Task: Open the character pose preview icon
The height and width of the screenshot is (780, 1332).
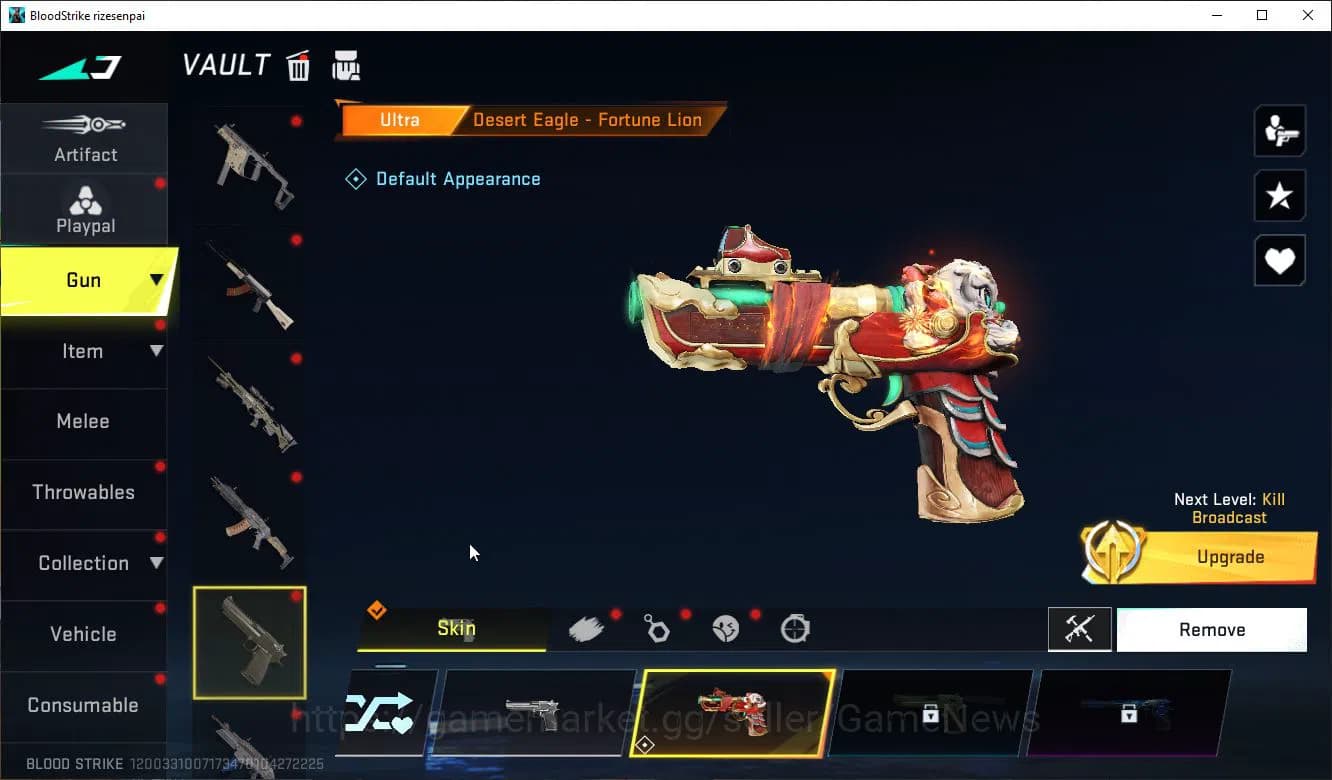Action: (1280, 131)
